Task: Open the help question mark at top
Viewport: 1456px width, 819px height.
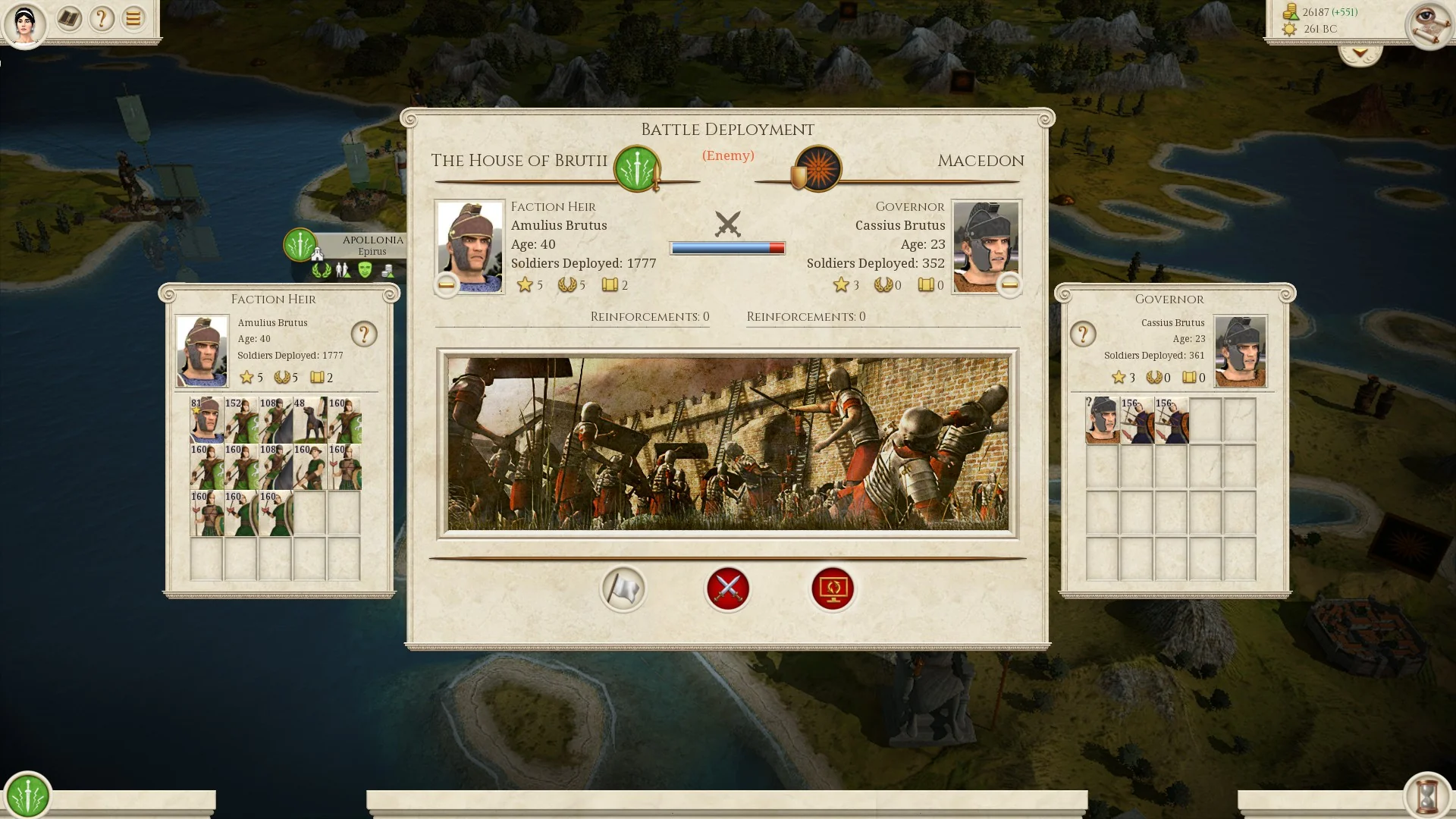Action: tap(101, 18)
